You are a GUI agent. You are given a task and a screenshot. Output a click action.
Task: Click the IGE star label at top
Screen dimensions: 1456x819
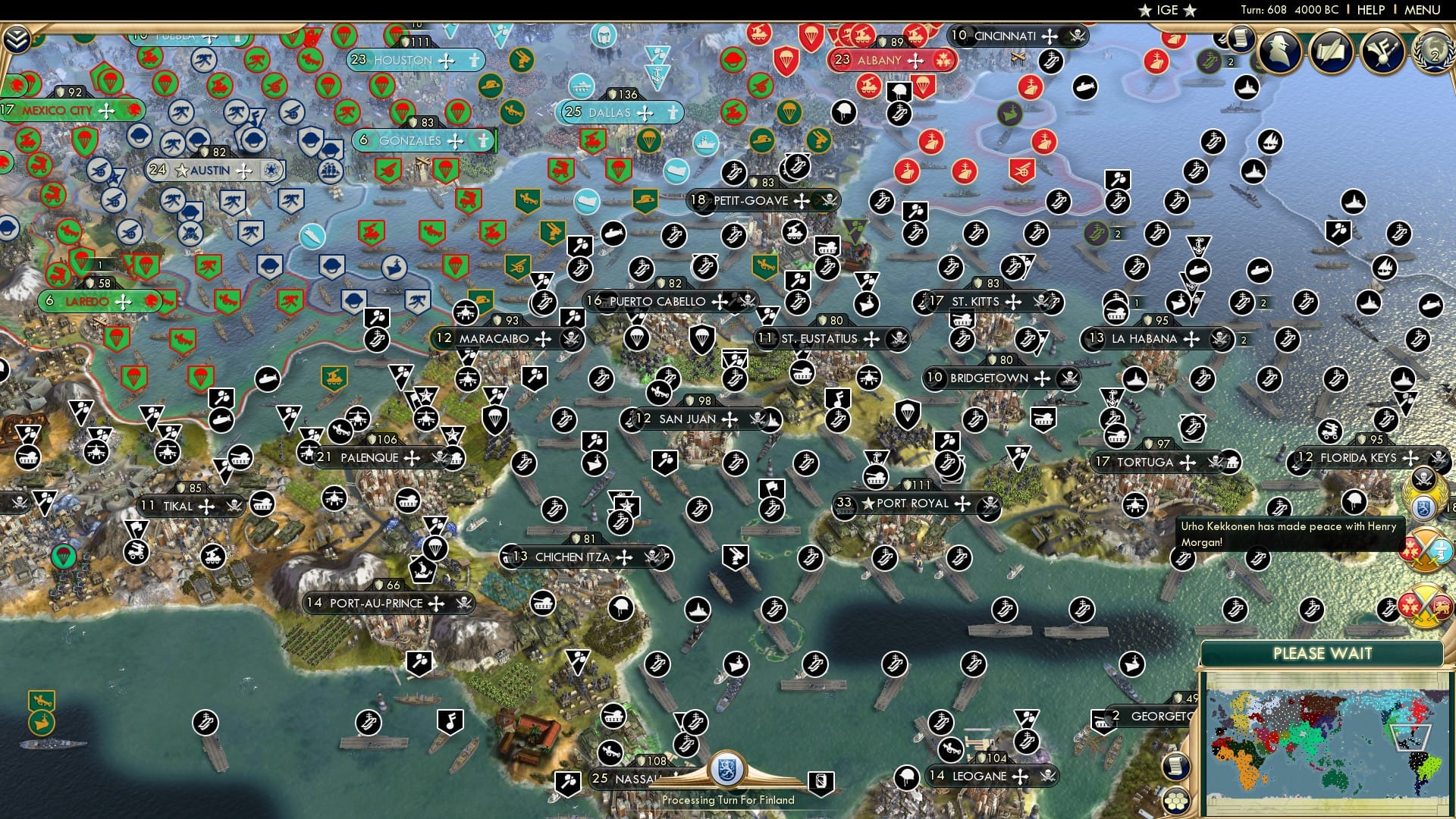[1166, 10]
